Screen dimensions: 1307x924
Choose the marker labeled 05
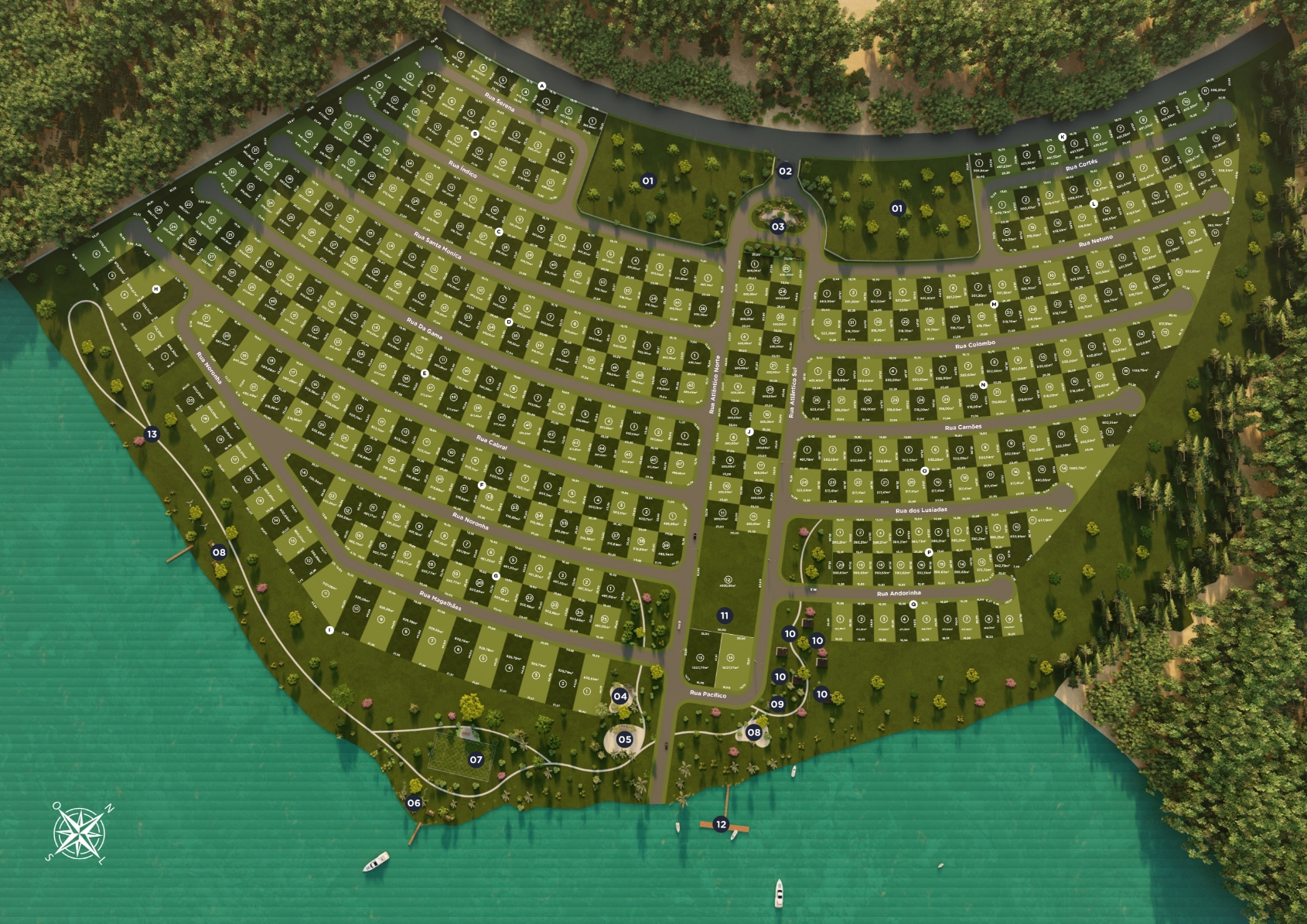[x=624, y=739]
